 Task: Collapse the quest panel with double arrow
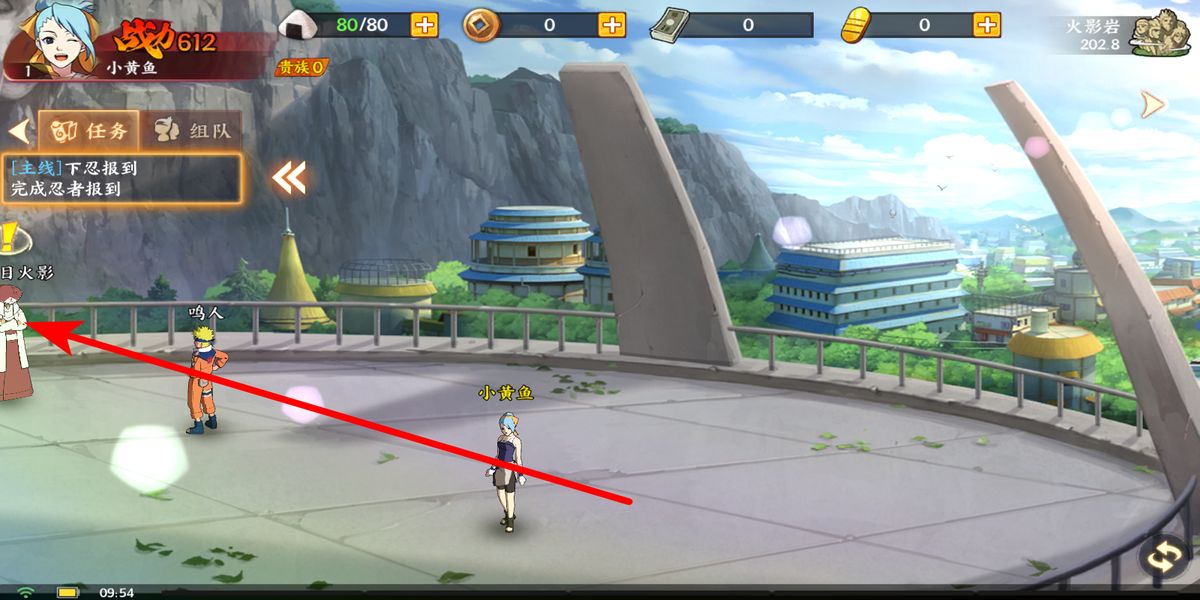289,178
